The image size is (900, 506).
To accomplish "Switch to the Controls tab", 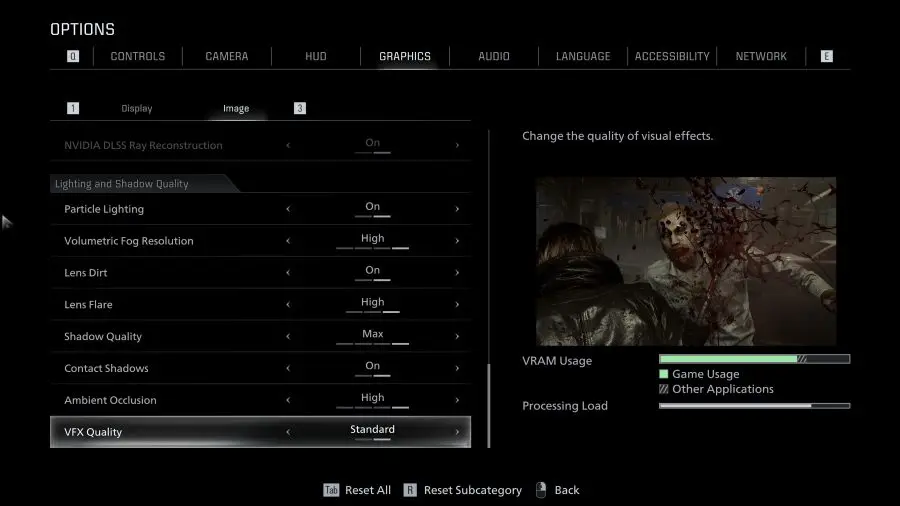I will pos(138,56).
